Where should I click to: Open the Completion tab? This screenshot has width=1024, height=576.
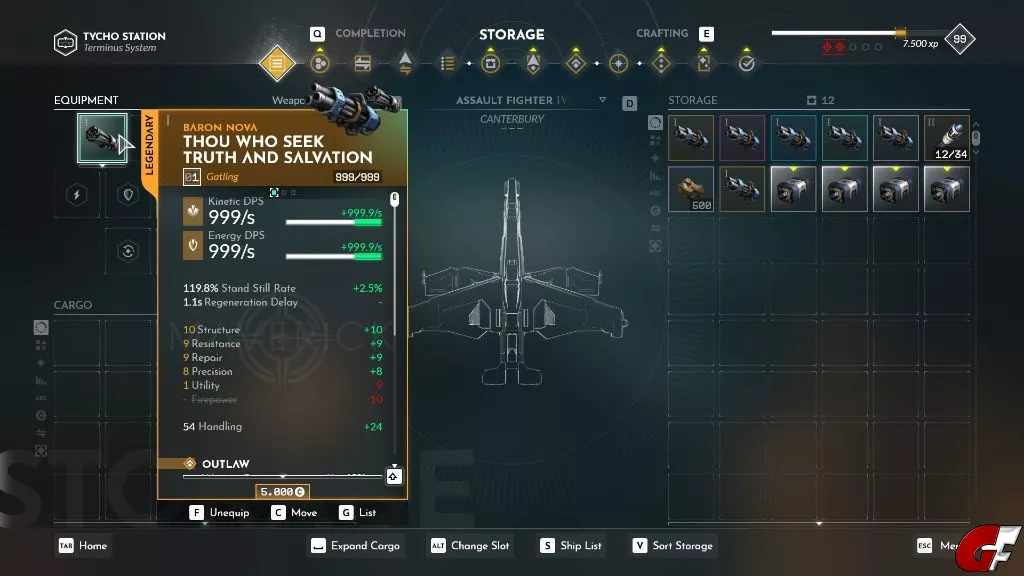point(369,34)
